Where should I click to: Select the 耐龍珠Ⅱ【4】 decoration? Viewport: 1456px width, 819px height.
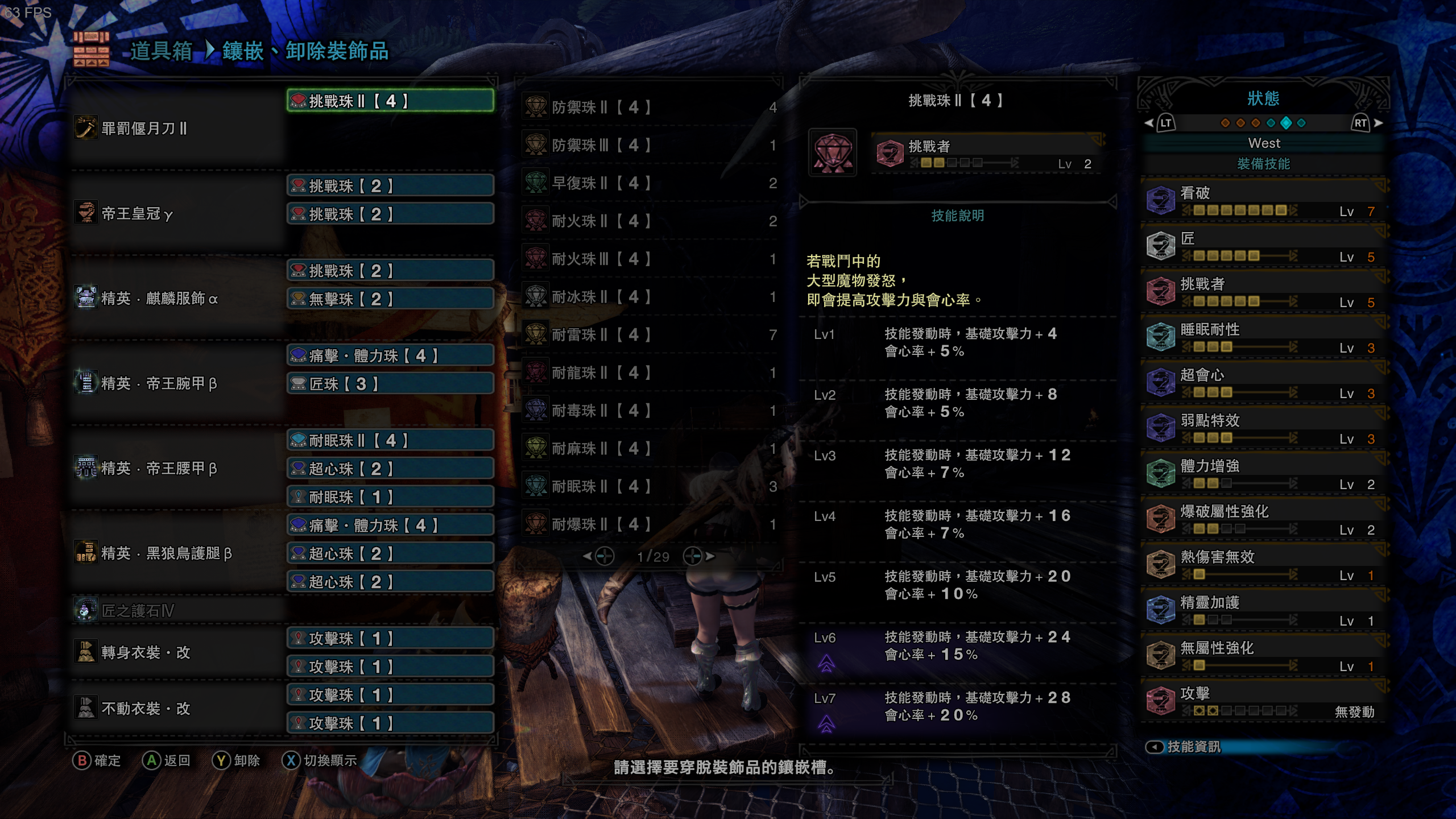(648, 373)
